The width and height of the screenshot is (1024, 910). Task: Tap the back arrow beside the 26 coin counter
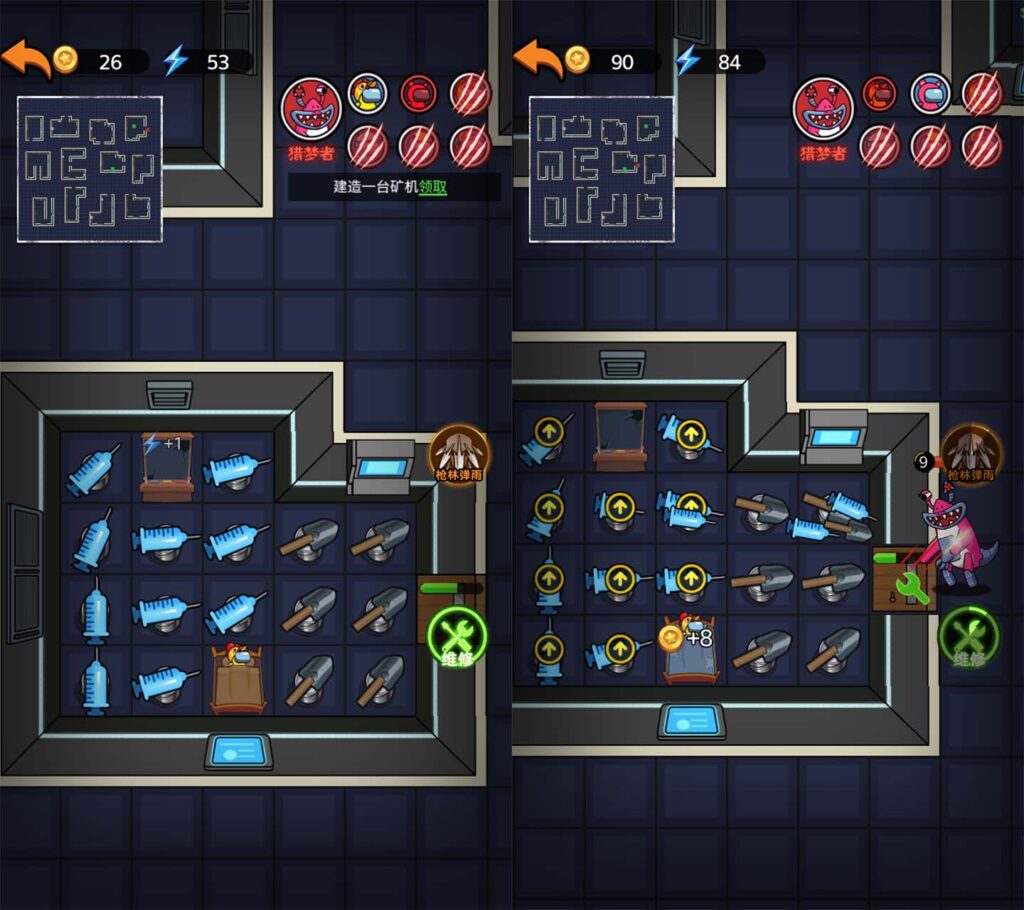coord(25,60)
